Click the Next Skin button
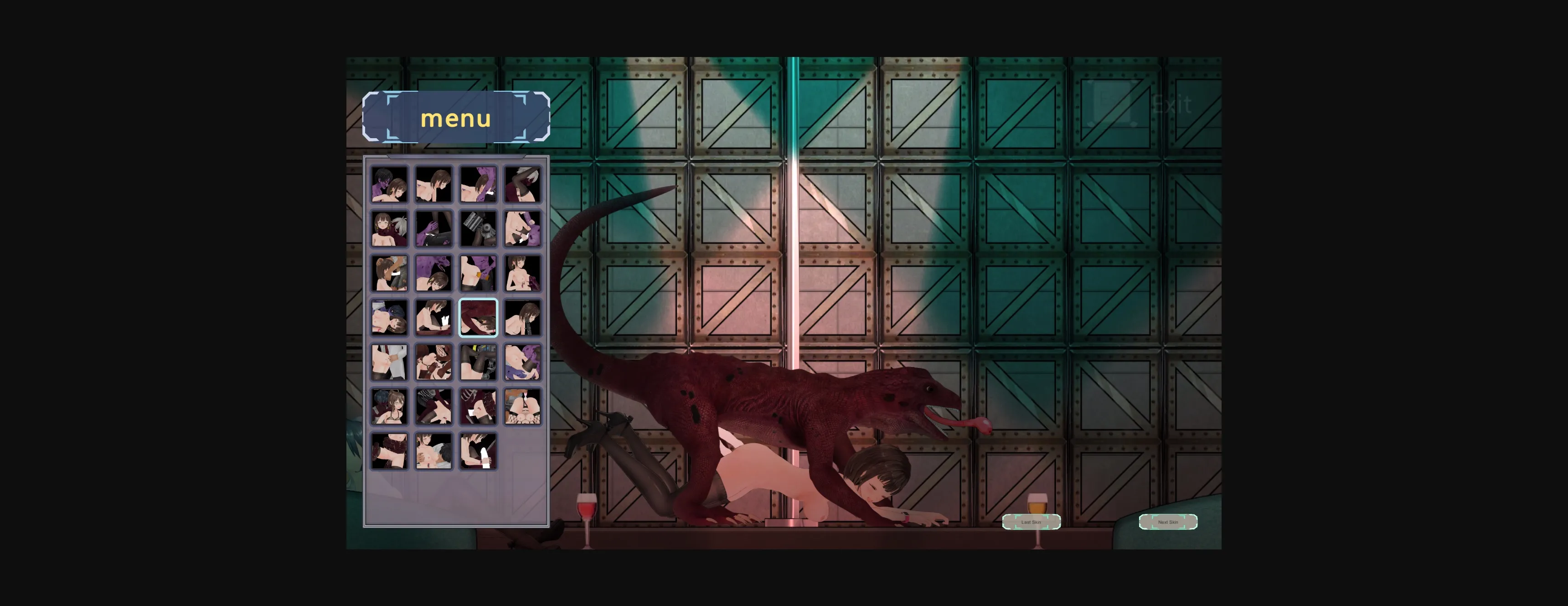 [1168, 521]
